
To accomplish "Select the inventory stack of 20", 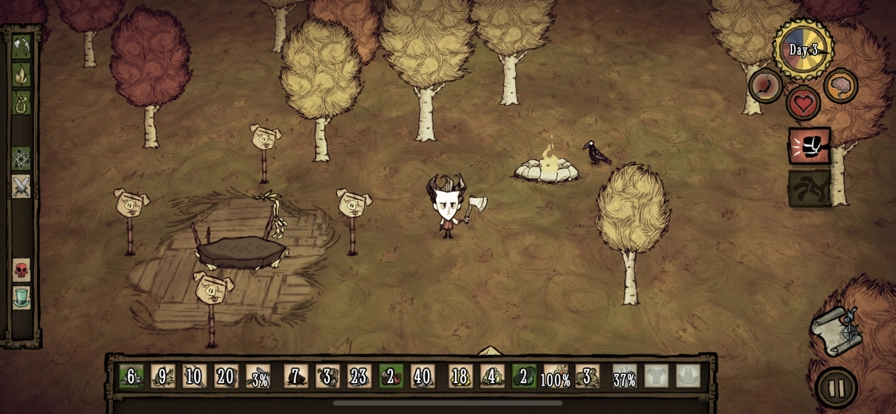I will (226, 376).
